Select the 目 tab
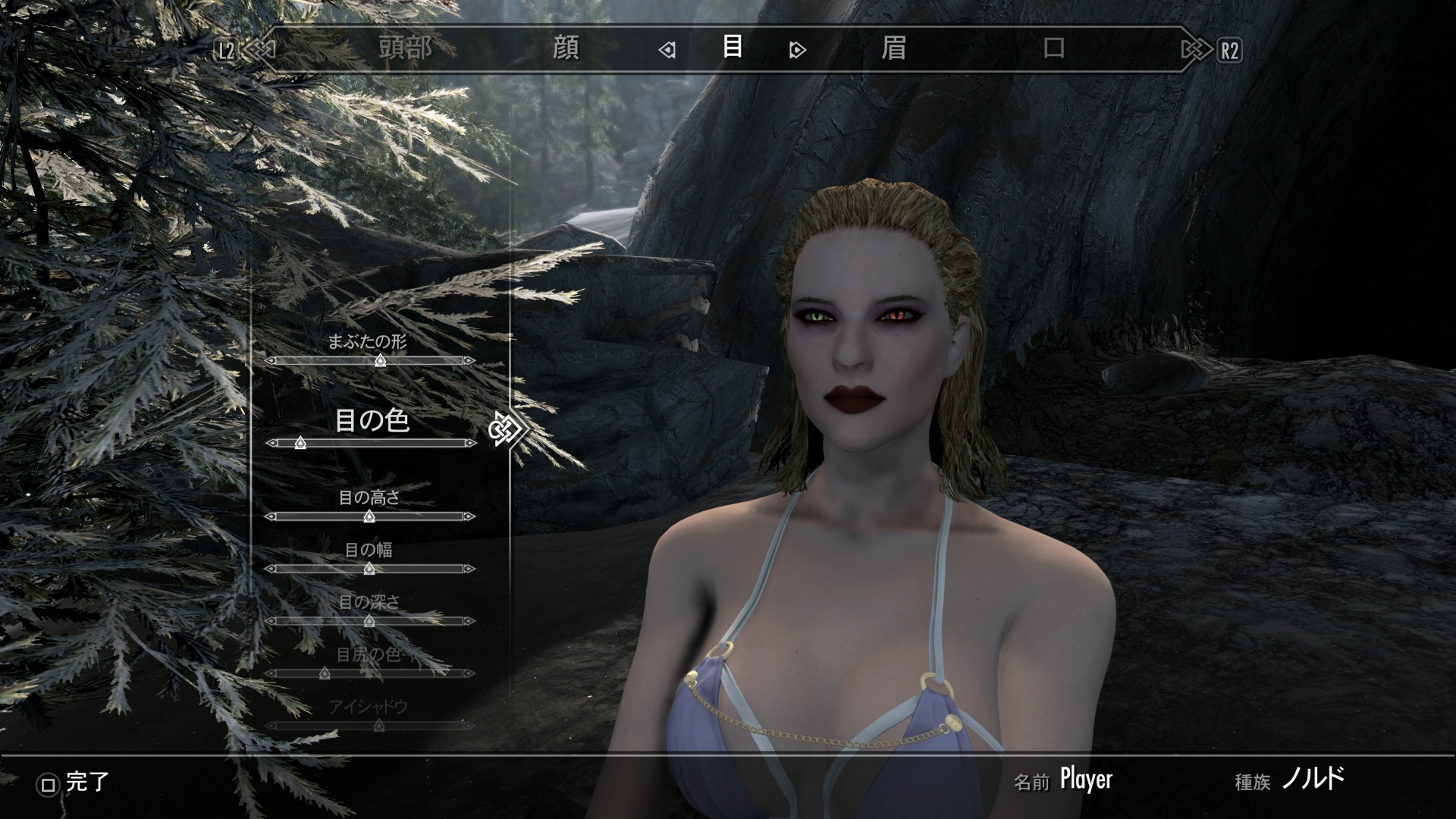This screenshot has width=1456, height=819. 732,48
